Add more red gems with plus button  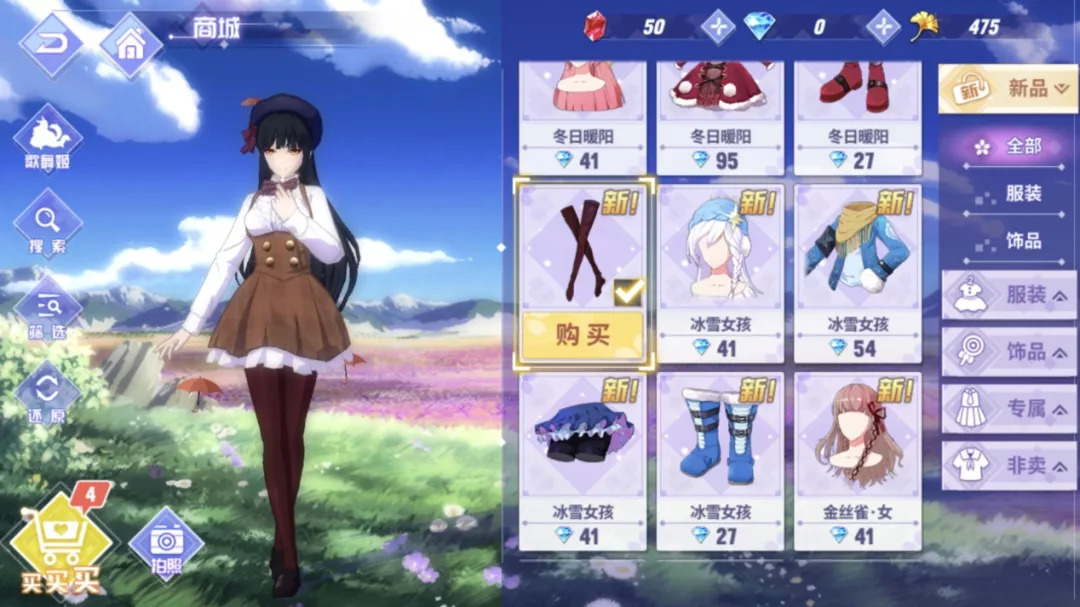[x=717, y=27]
